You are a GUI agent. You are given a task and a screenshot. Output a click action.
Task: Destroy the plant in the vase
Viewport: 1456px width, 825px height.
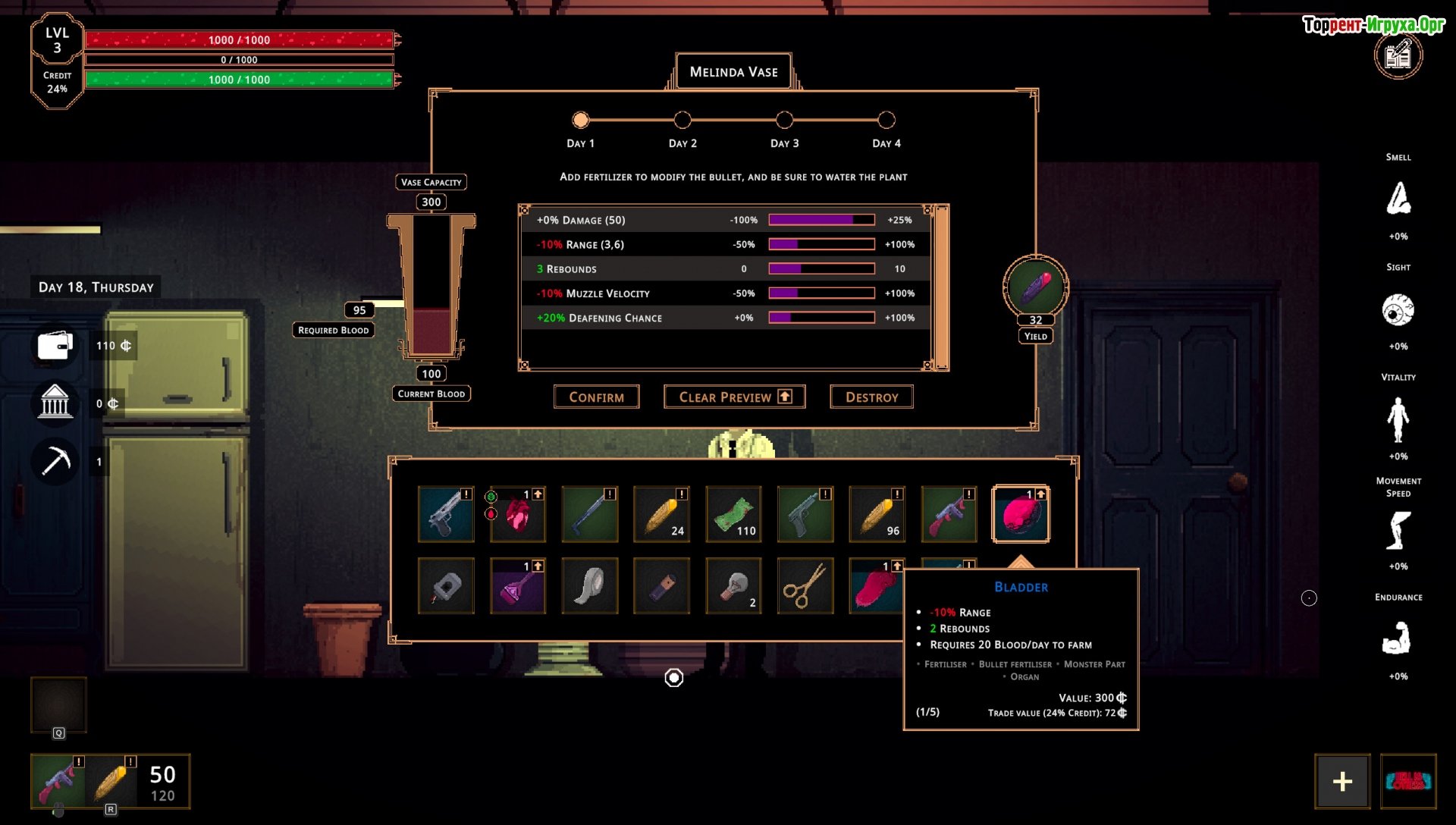point(871,397)
